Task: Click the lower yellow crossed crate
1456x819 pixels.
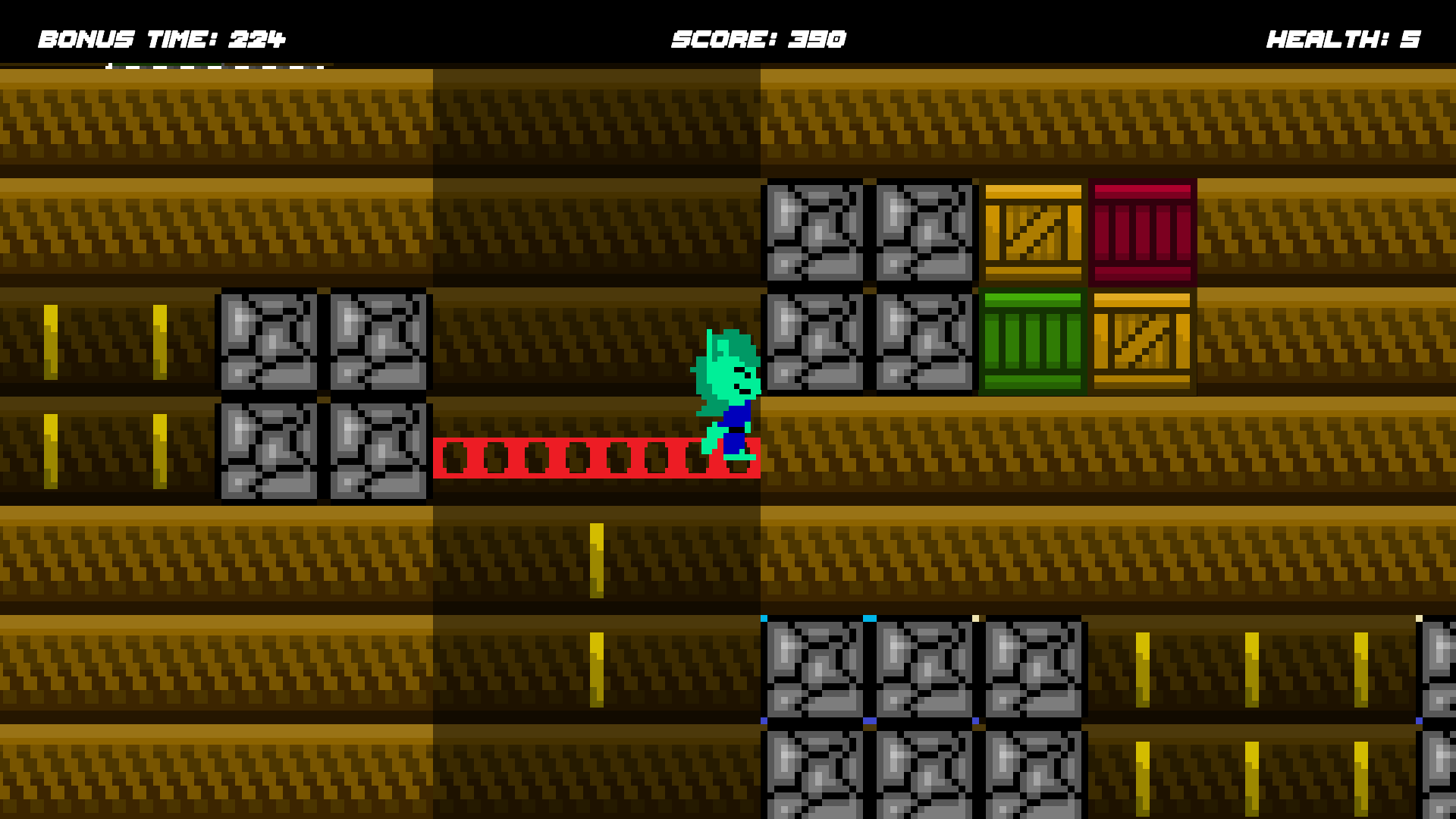Action: click(1144, 341)
